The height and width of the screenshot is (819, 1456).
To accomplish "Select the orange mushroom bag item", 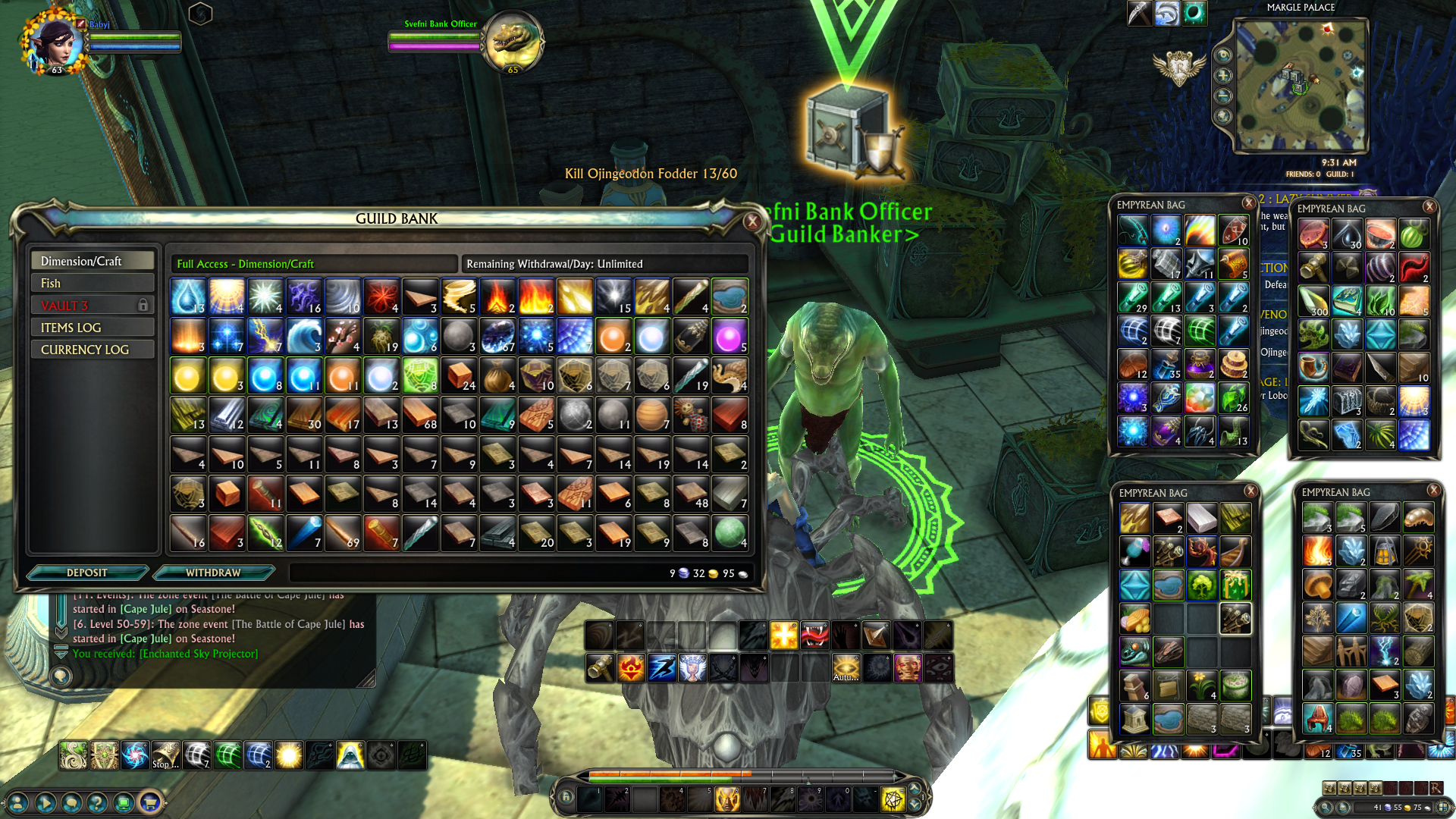I will 1318,585.
